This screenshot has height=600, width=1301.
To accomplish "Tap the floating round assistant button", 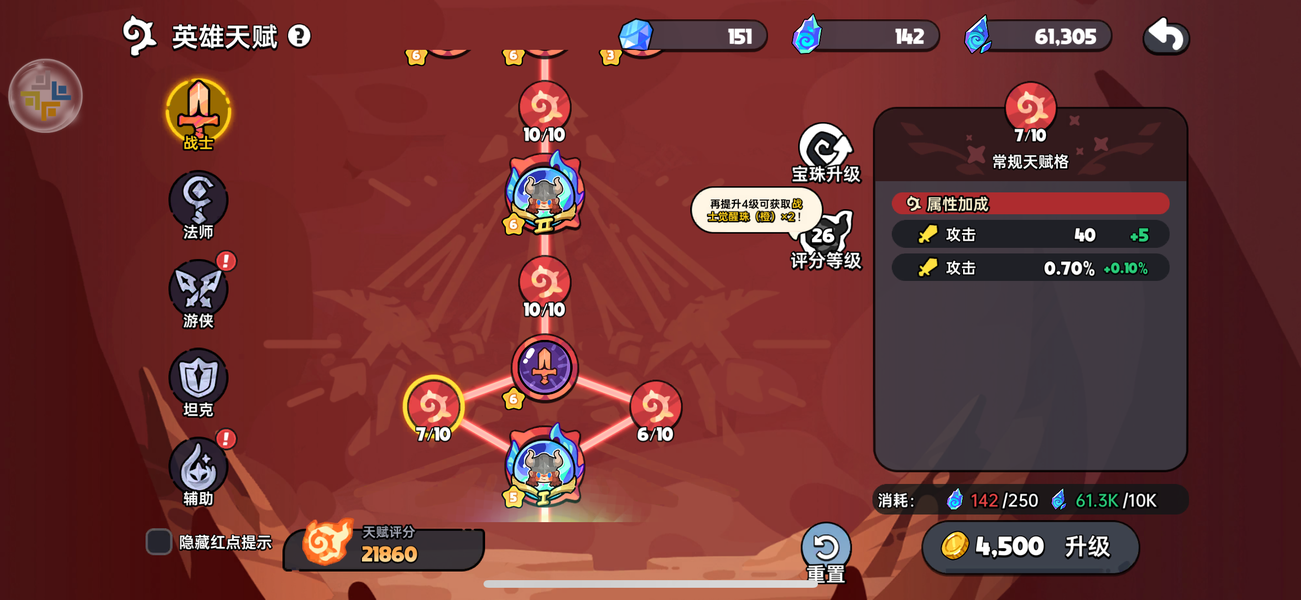I will coord(45,96).
